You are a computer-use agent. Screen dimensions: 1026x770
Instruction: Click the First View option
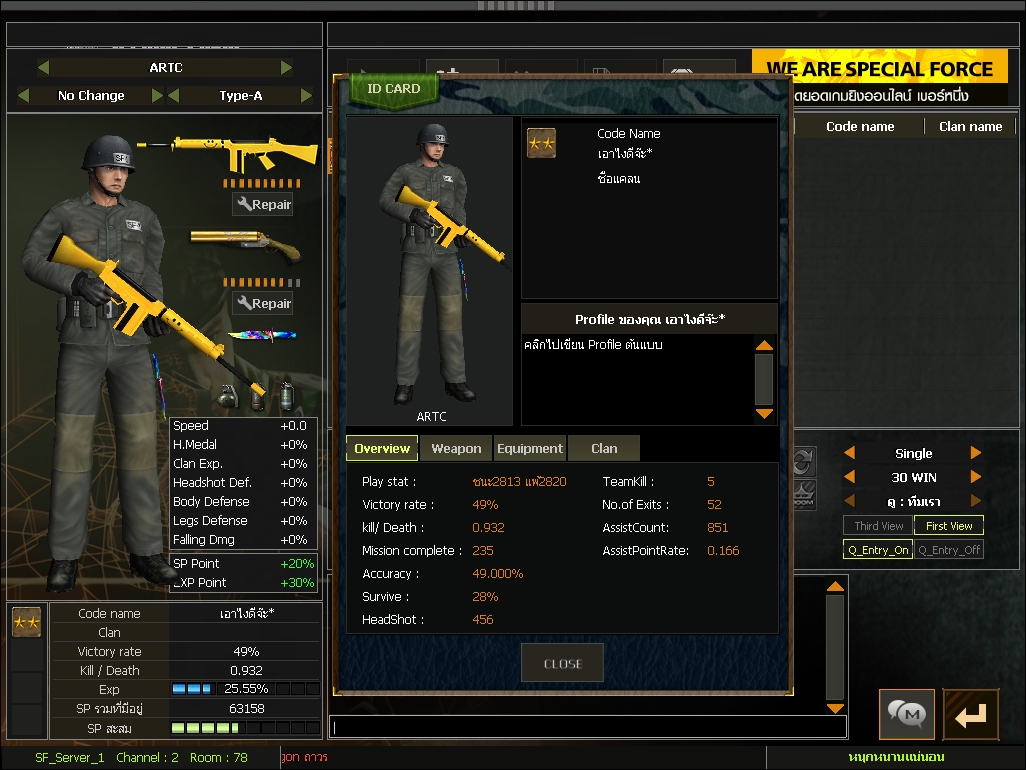click(x=949, y=526)
